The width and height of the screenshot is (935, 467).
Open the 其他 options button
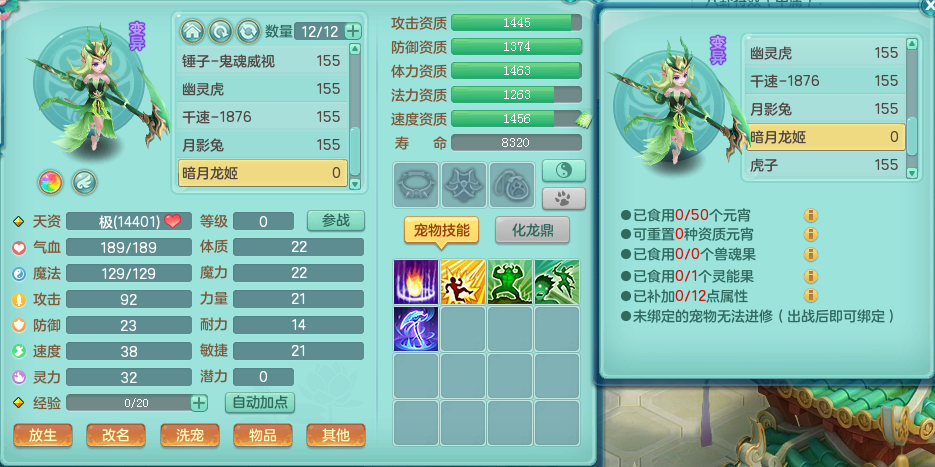[x=335, y=435]
